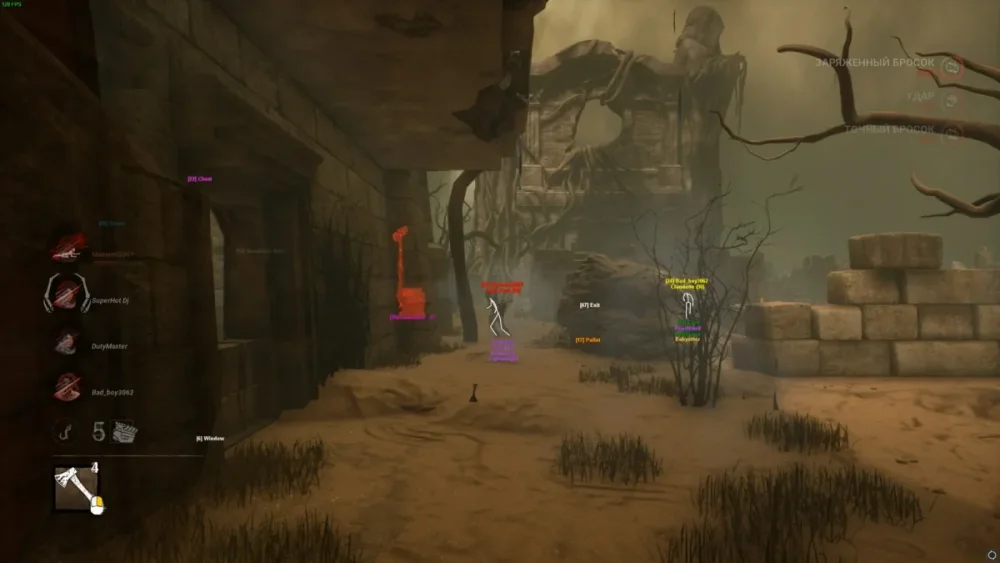Select the hatchet power icon
The image size is (1000, 563).
tap(77, 490)
